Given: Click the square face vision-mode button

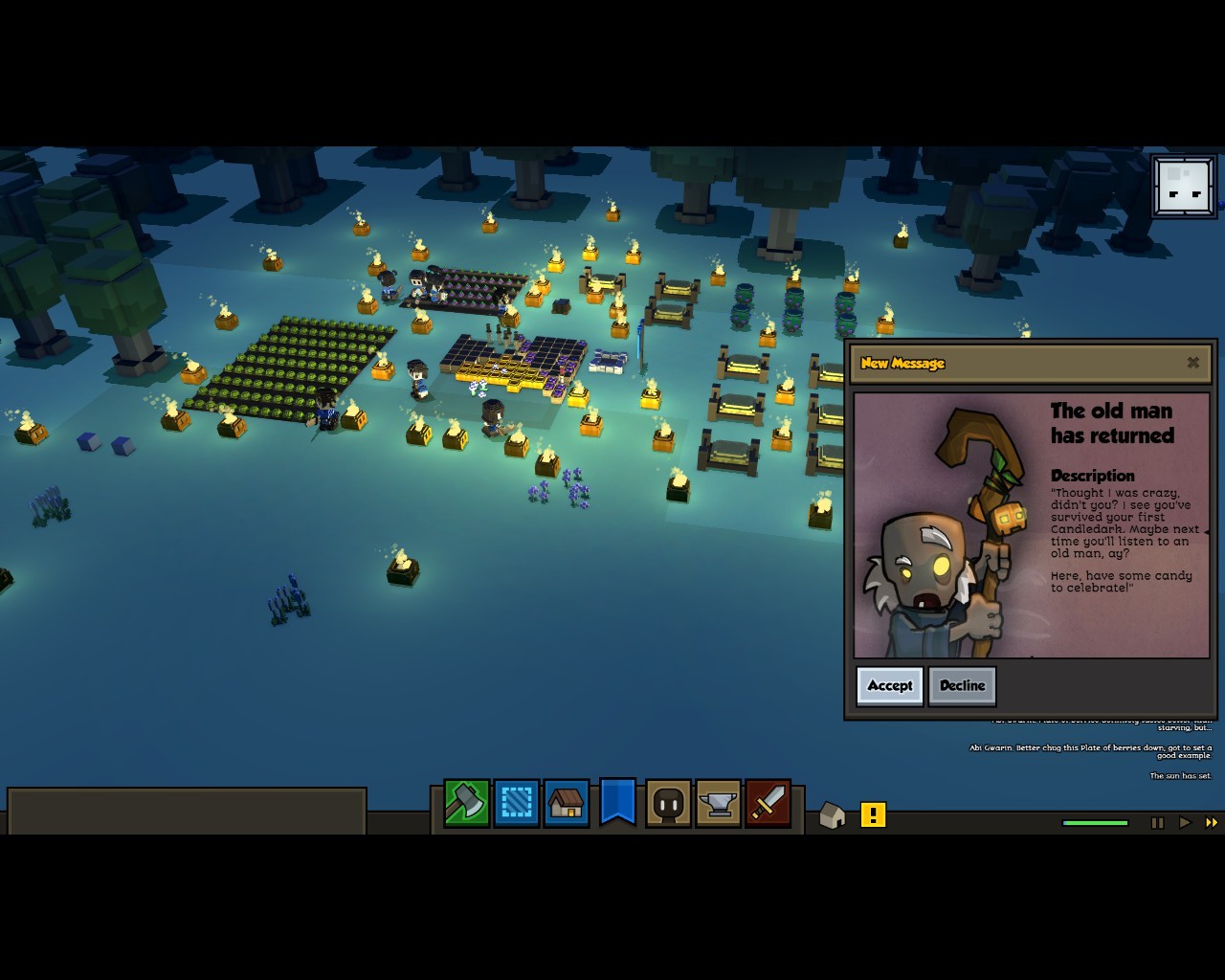Looking at the screenshot, I should coord(1184,187).
